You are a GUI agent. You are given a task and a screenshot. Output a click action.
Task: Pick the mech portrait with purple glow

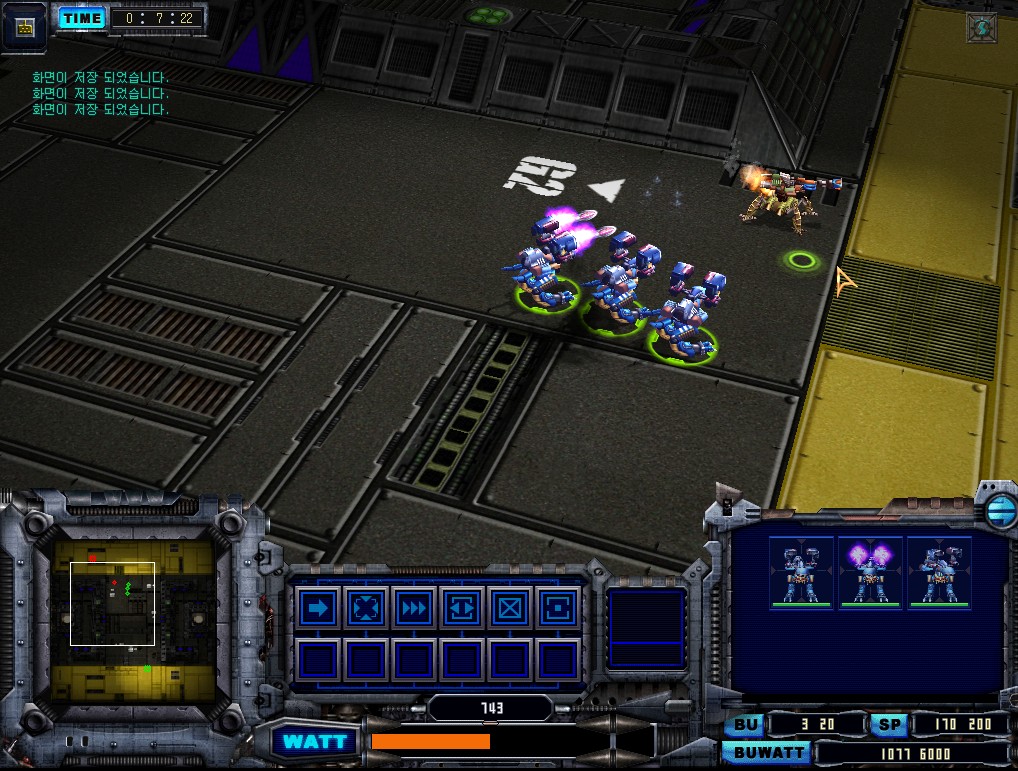(x=870, y=572)
